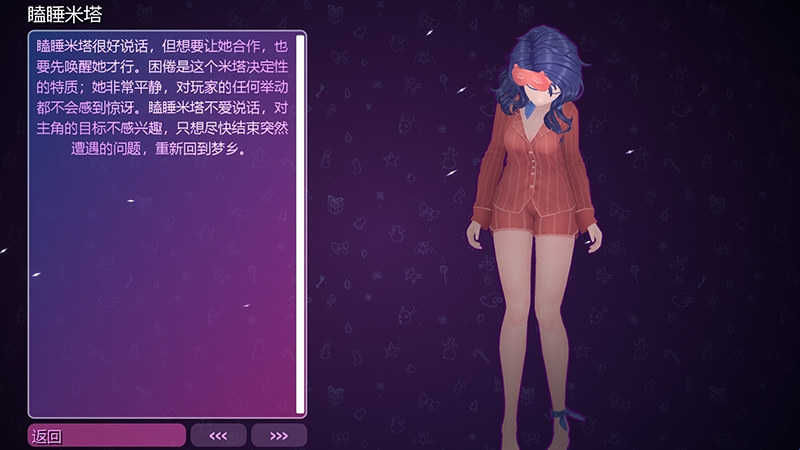Click the 返回 back button
Image resolution: width=800 pixels, height=450 pixels.
pos(106,435)
